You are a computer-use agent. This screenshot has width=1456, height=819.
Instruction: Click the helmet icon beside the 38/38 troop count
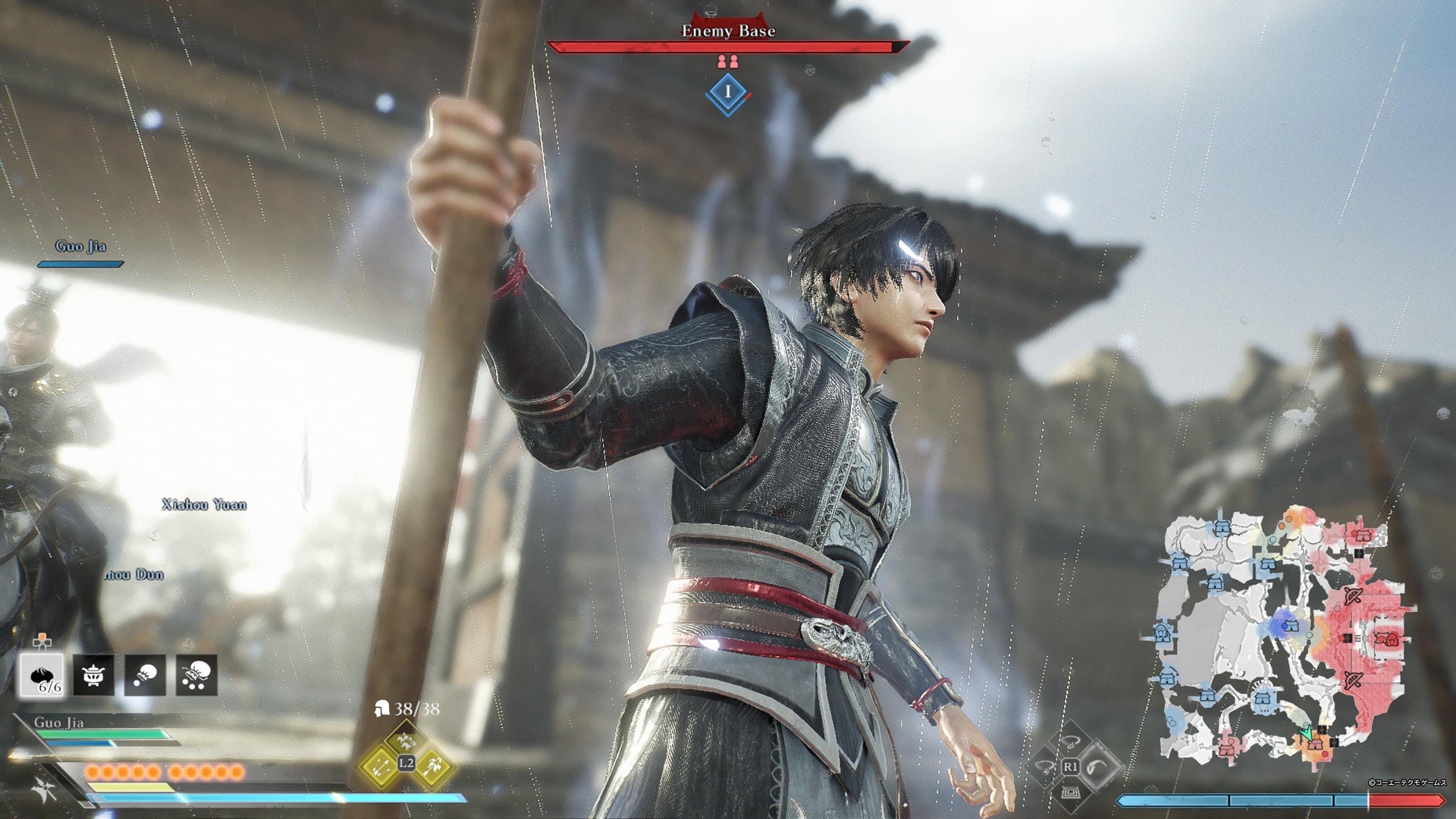click(383, 709)
